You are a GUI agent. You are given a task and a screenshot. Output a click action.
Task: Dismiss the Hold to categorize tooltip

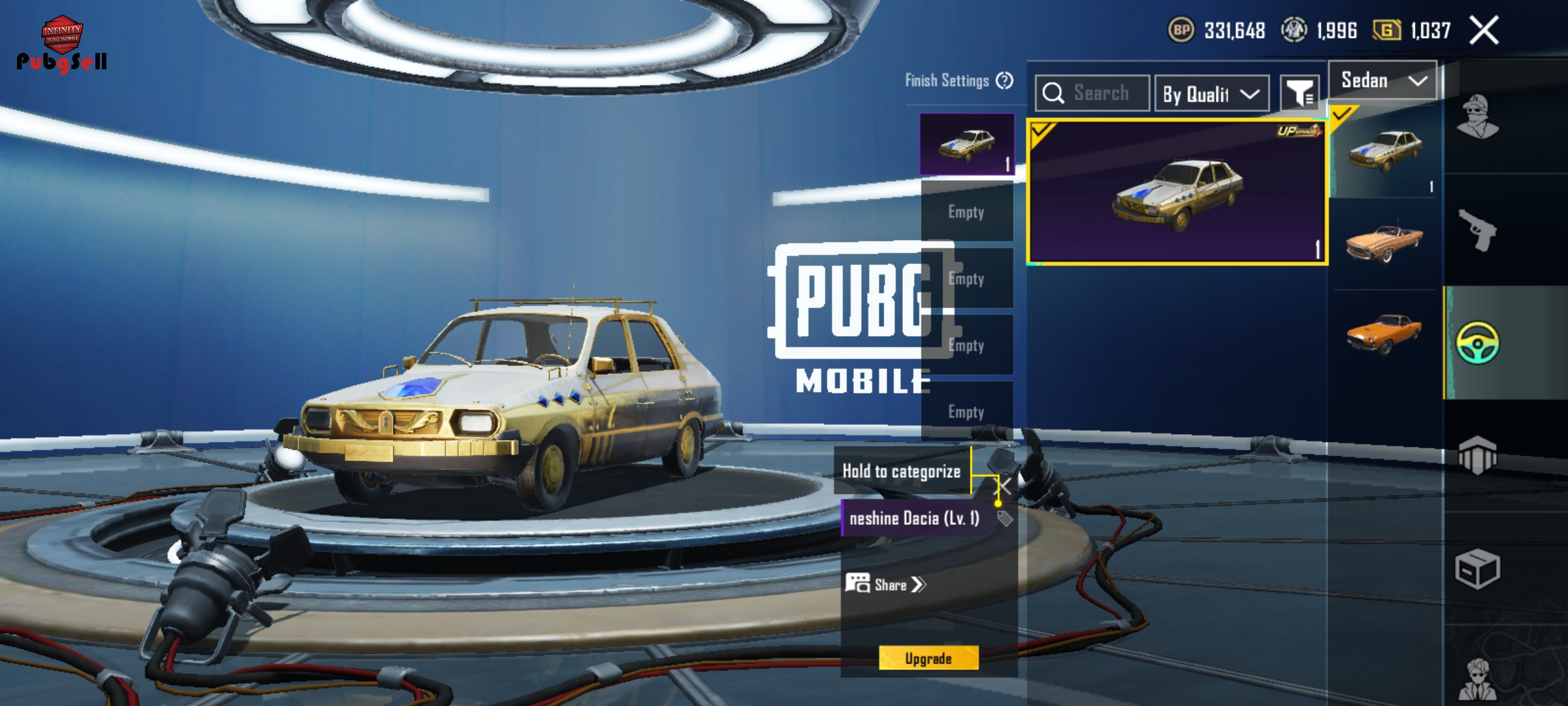tap(1004, 485)
